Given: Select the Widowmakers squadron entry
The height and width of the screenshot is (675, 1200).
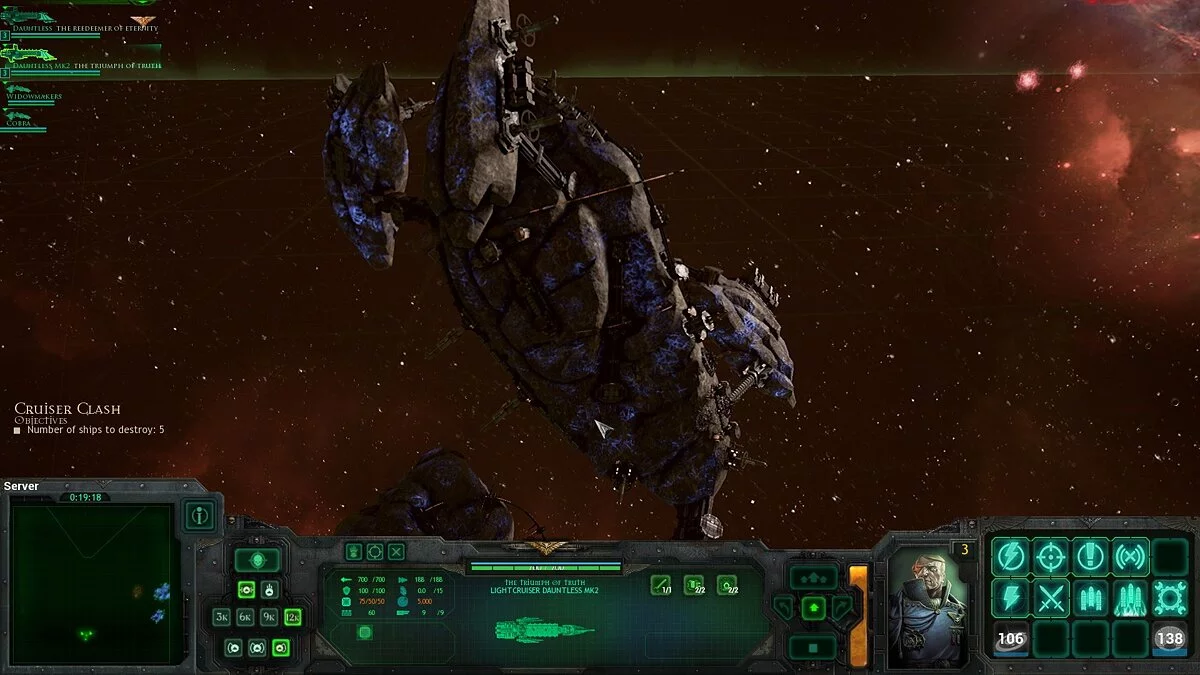Looking at the screenshot, I should [x=35, y=94].
